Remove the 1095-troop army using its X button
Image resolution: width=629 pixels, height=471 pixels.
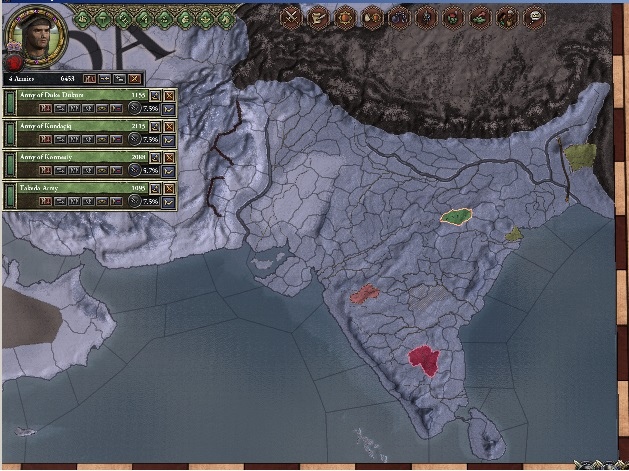(x=168, y=188)
